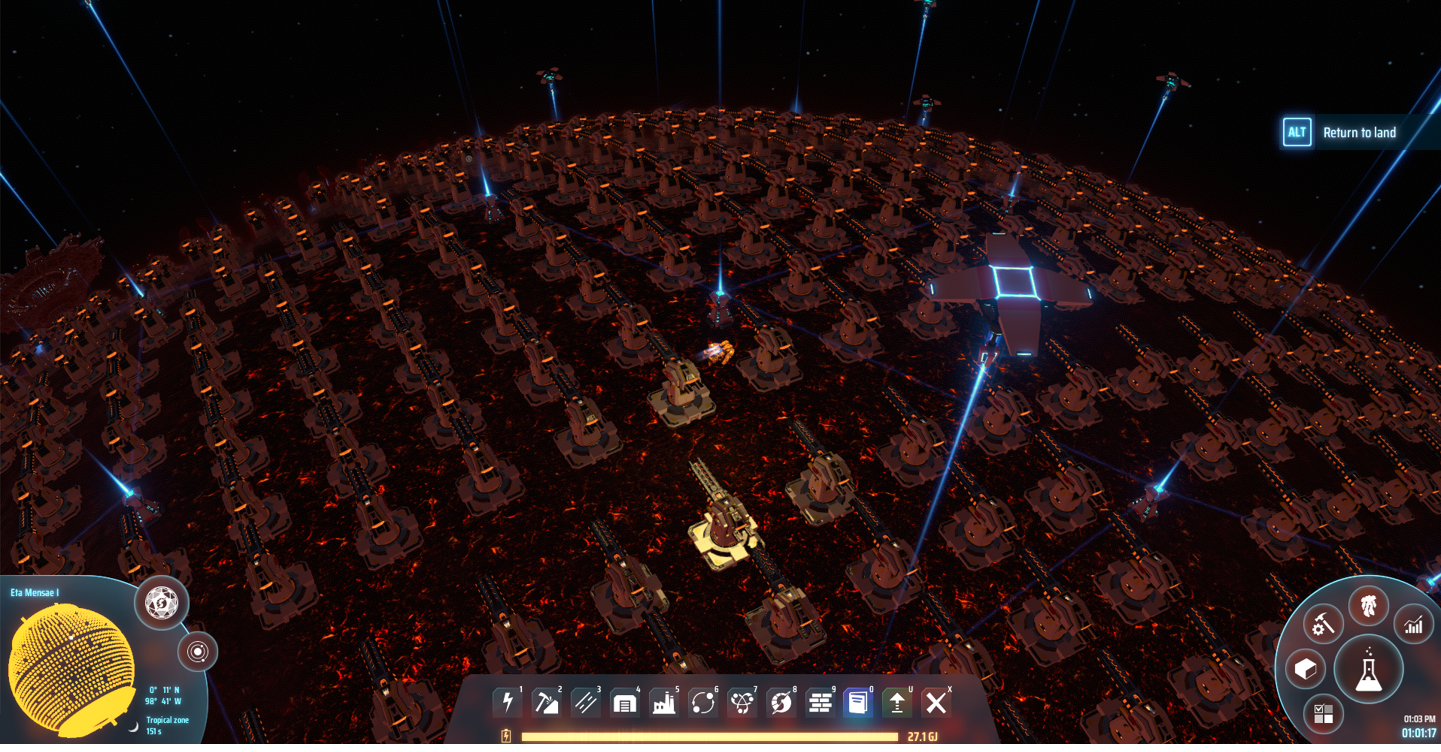The image size is (1441, 752).
Task: Open the checklist grid panel button
Action: click(x=1323, y=713)
